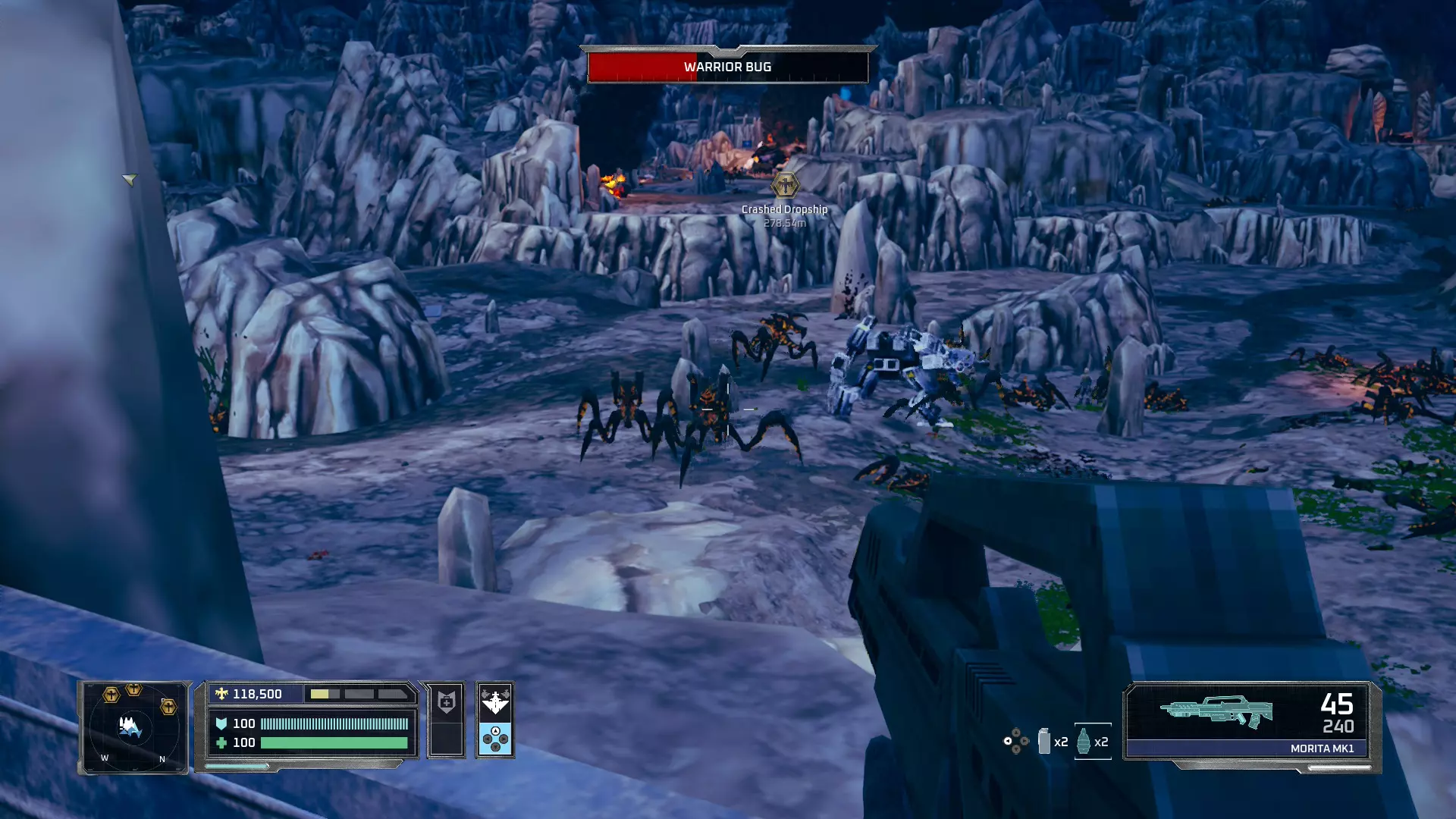Image resolution: width=1456 pixels, height=819 pixels.
Task: Activate the dropship fleet support icon
Action: (x=495, y=702)
